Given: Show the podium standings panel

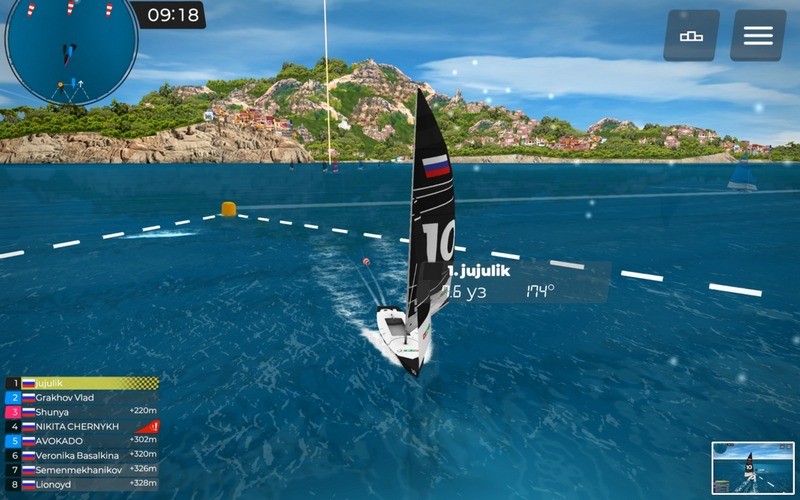Looking at the screenshot, I should (x=691, y=36).
